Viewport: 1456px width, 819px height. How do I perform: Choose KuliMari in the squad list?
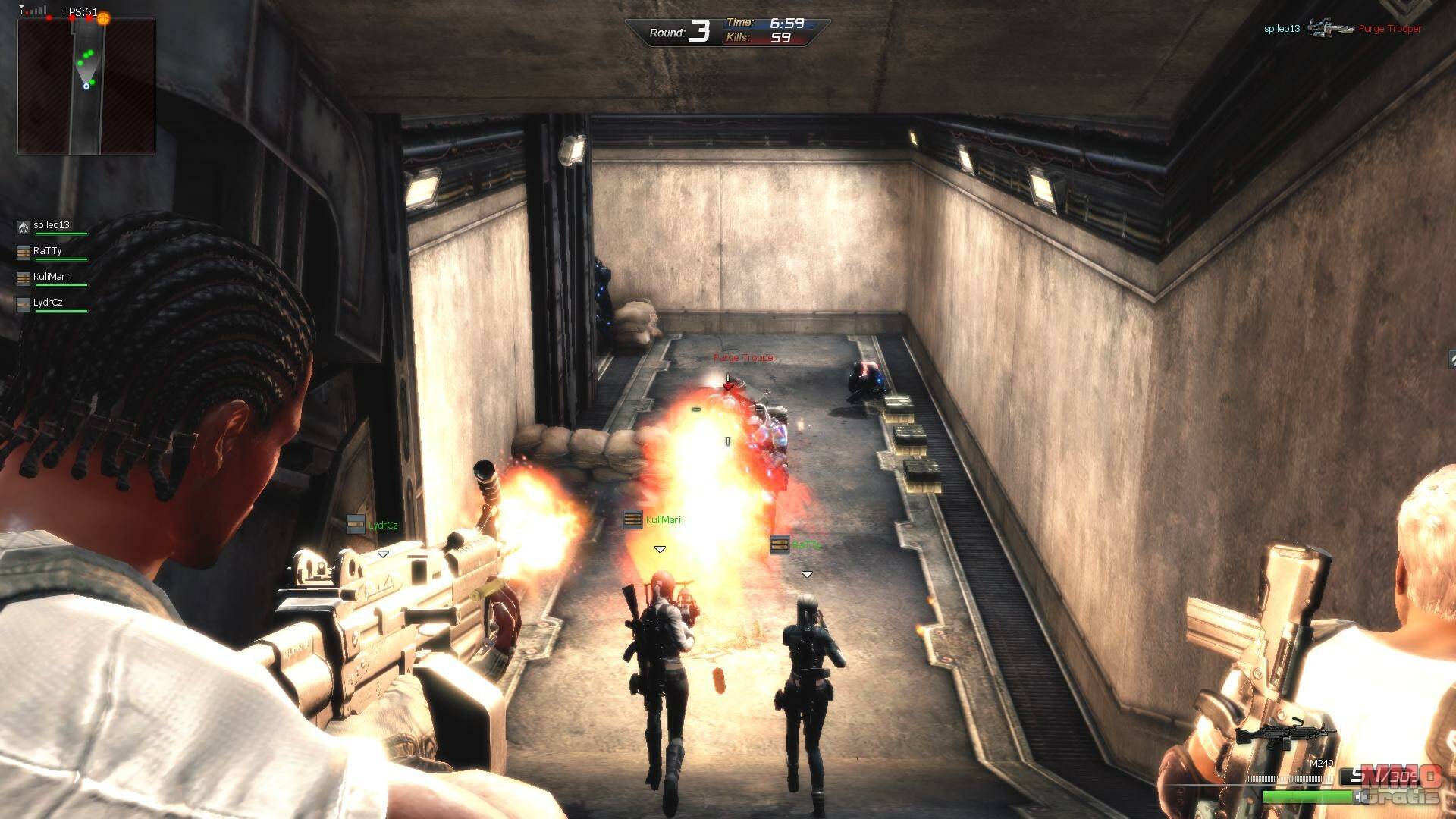click(50, 277)
